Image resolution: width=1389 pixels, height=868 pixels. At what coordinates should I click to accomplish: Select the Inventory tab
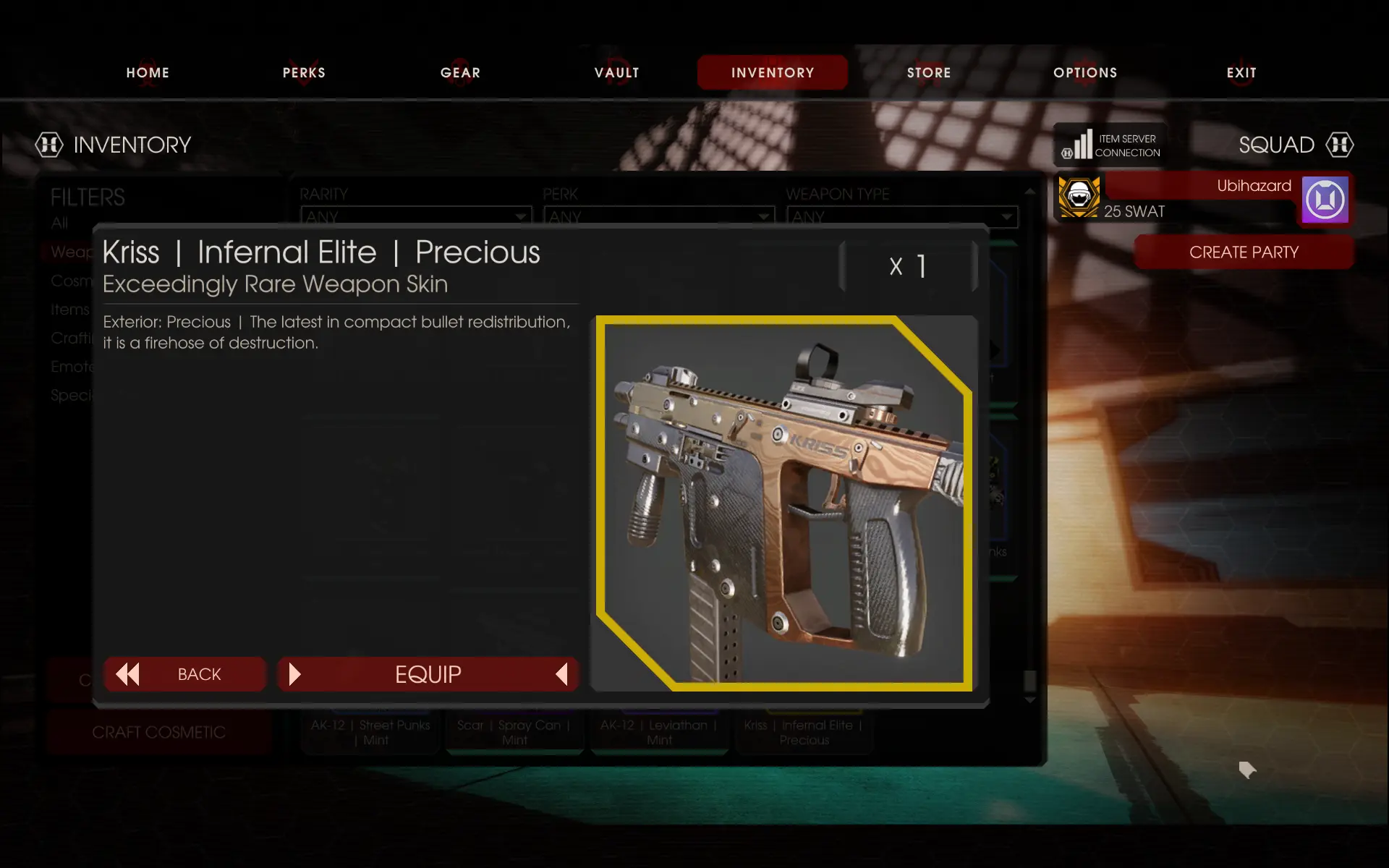point(772,72)
